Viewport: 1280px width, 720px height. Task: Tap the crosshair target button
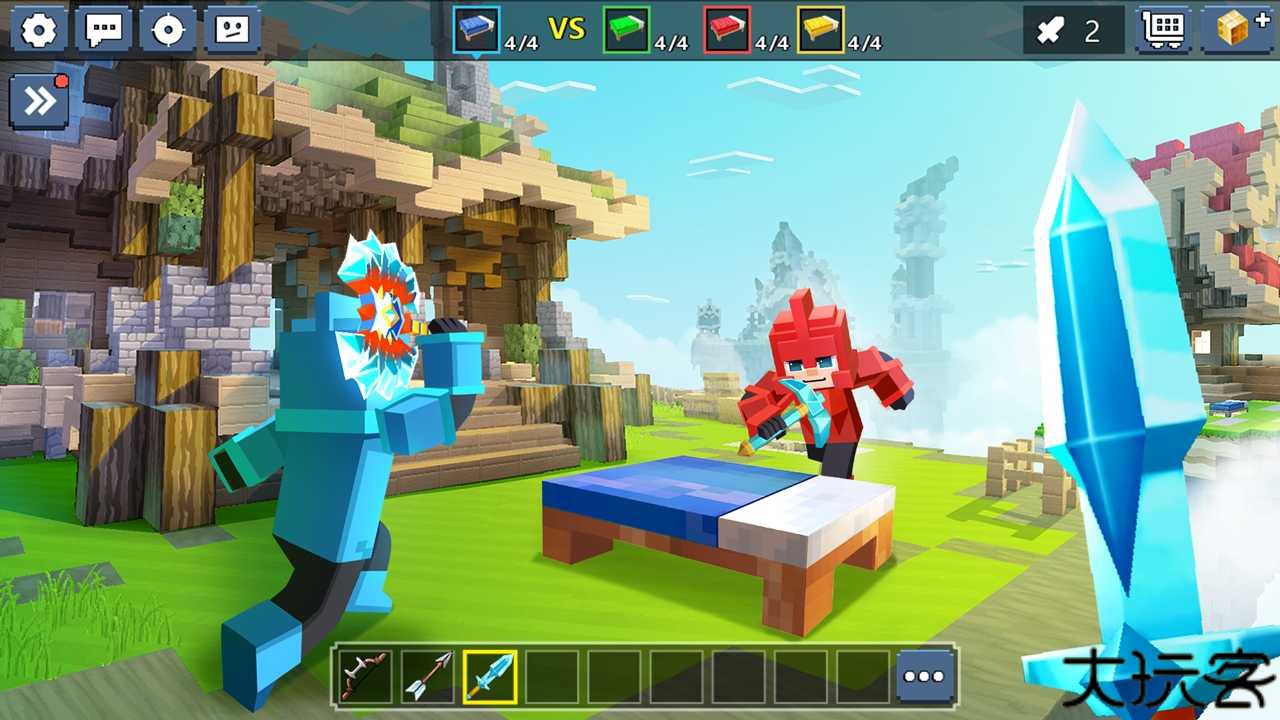pos(167,30)
